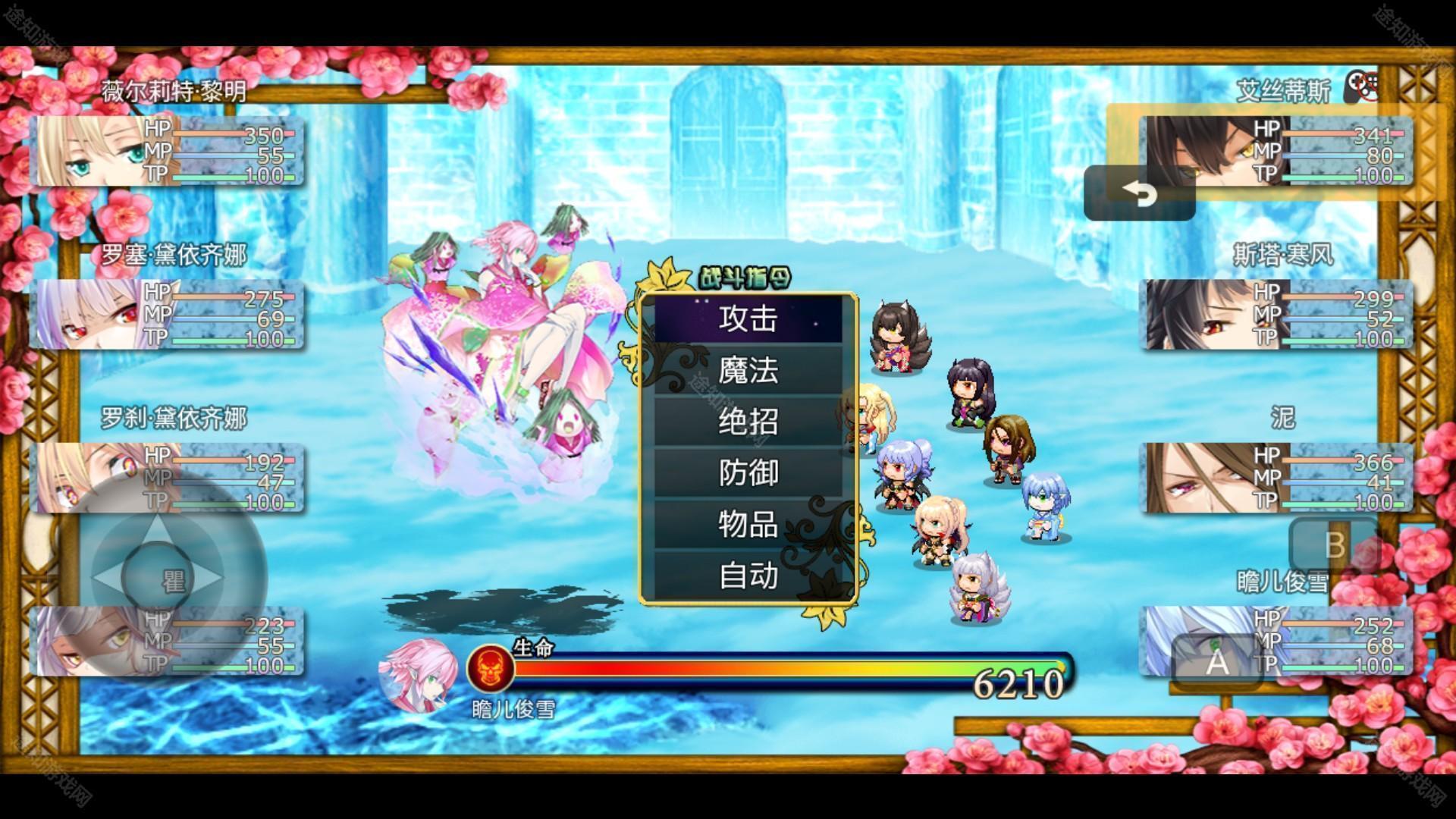Select the 攻击 attack command
Image resolution: width=1456 pixels, height=819 pixels.
point(748,319)
